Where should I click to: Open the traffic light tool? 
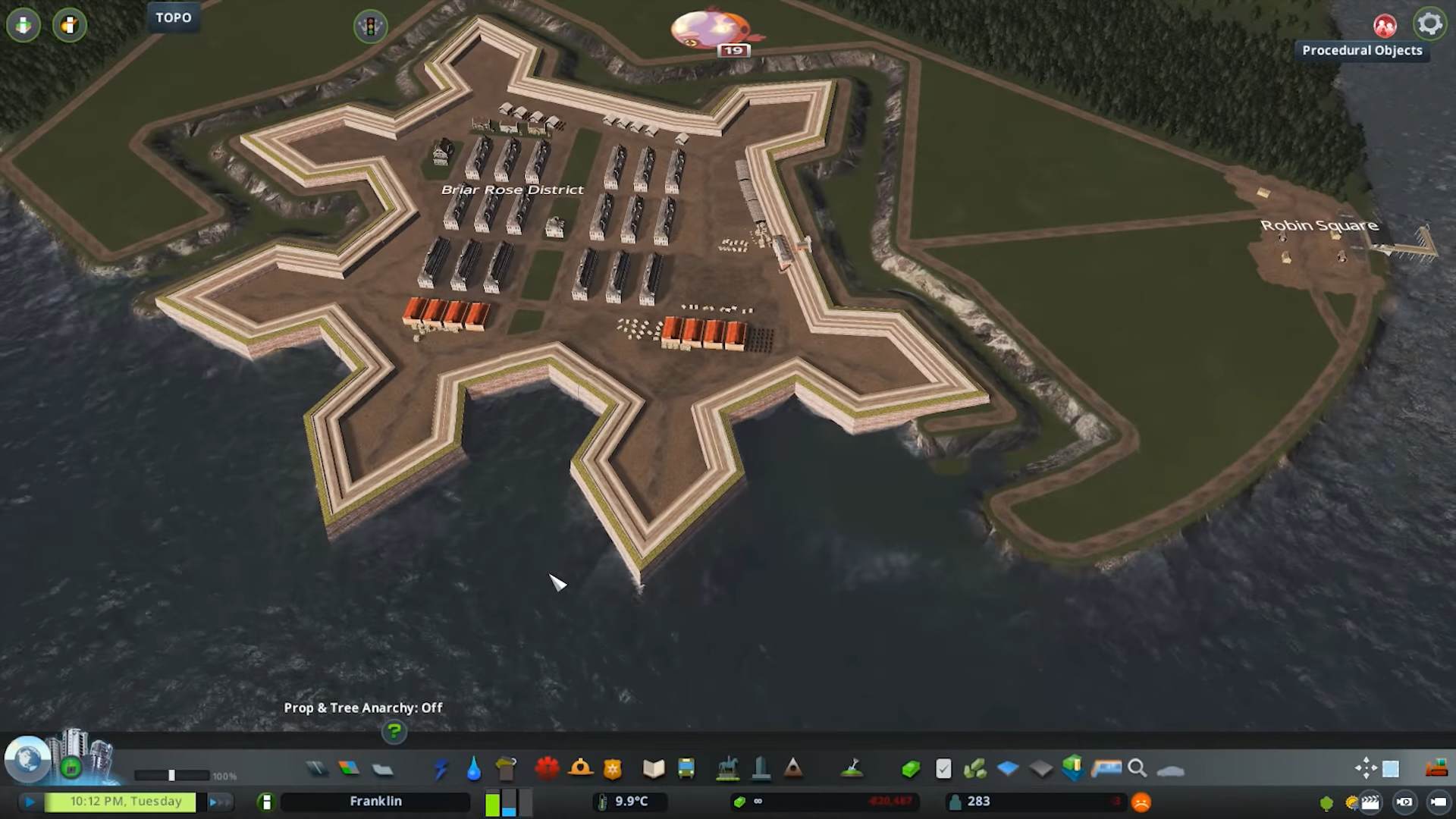370,27
